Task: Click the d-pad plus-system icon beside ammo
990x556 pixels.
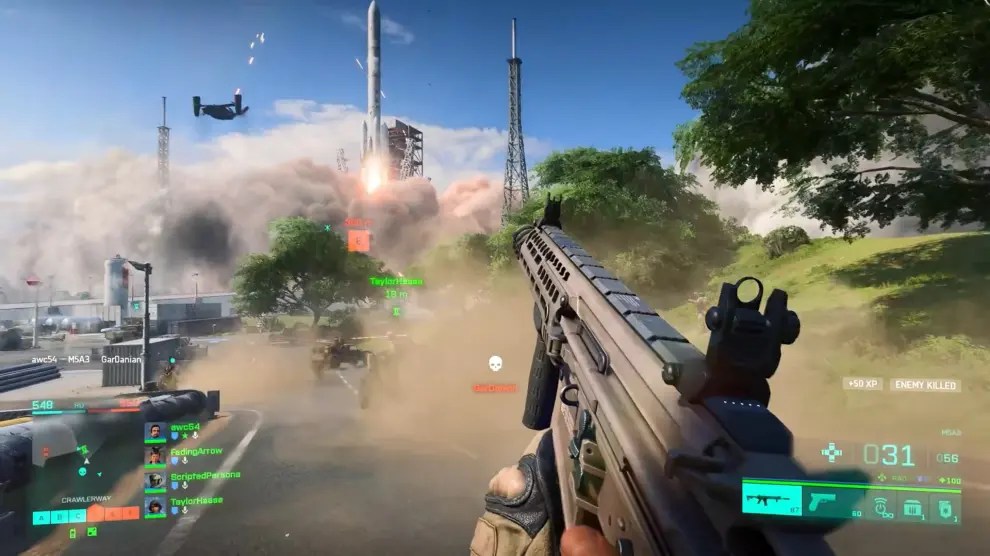Action: pyautogui.click(x=832, y=452)
